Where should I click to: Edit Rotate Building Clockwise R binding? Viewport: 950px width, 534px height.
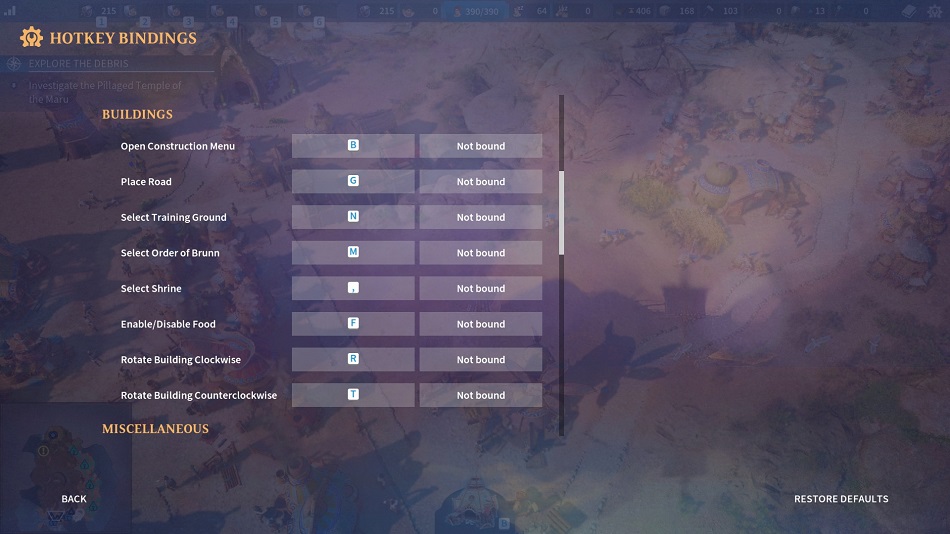(353, 360)
